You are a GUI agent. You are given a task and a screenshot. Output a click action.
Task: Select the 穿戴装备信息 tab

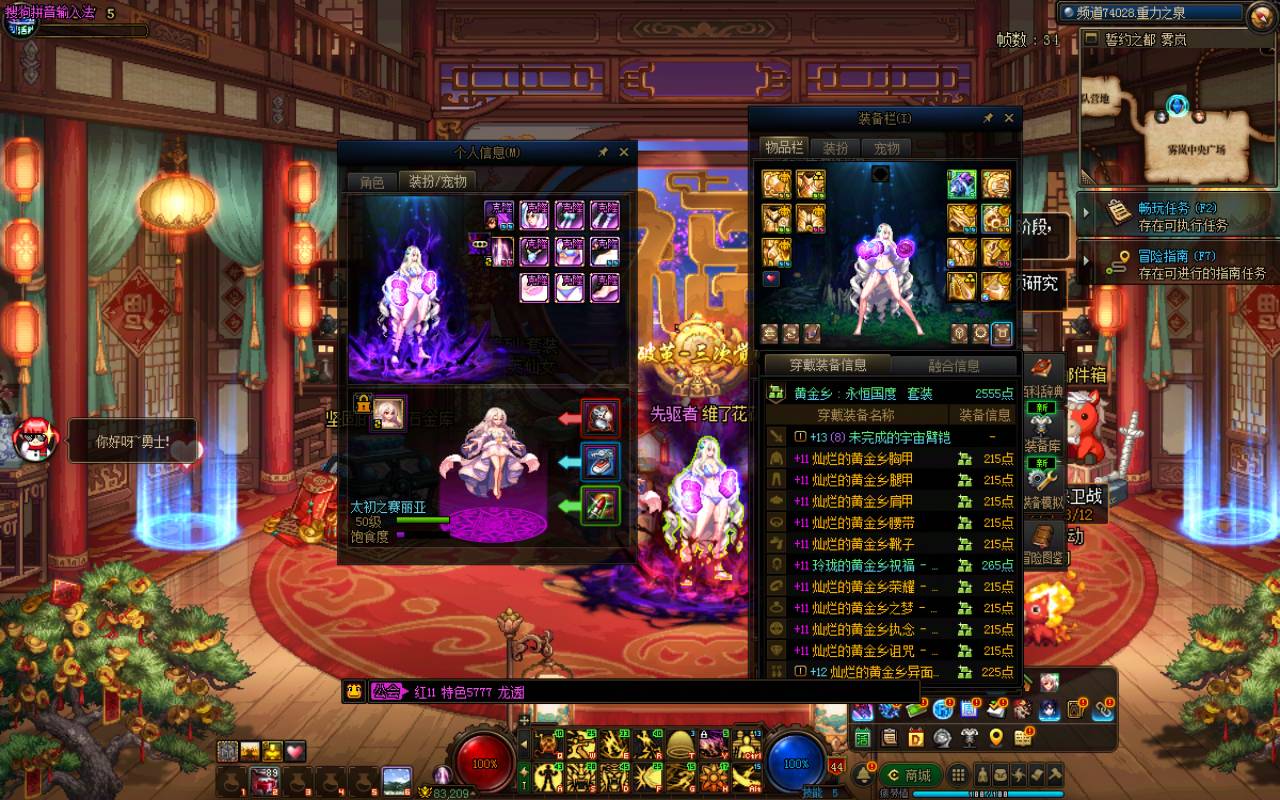[x=828, y=365]
